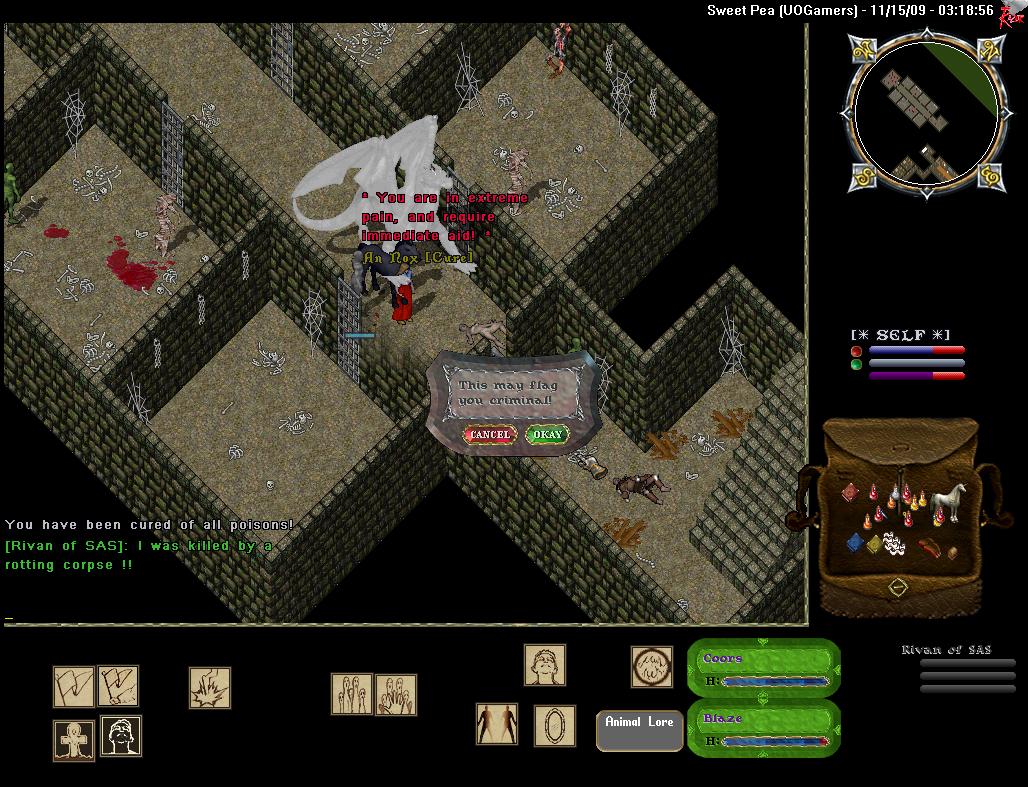Activate the two standing figures spell icon

pyautogui.click(x=497, y=724)
